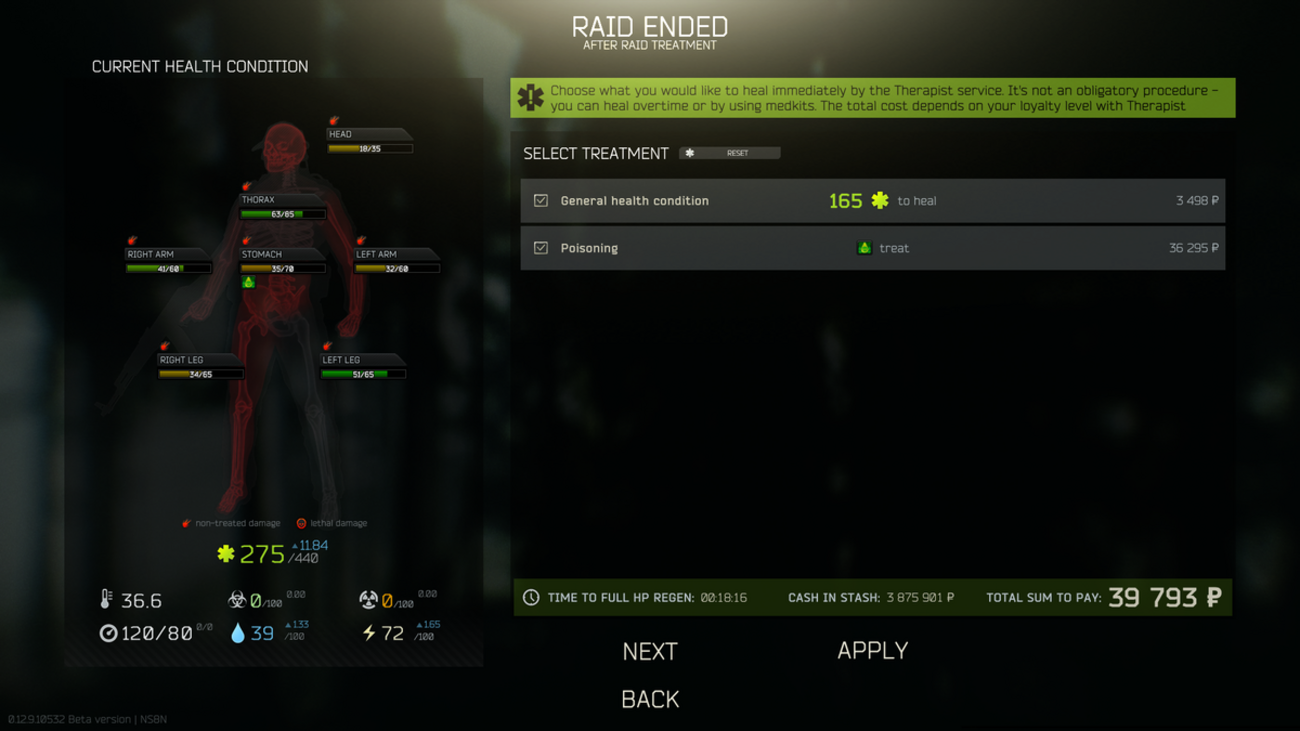
Task: Go back with the BACK button
Action: point(650,699)
